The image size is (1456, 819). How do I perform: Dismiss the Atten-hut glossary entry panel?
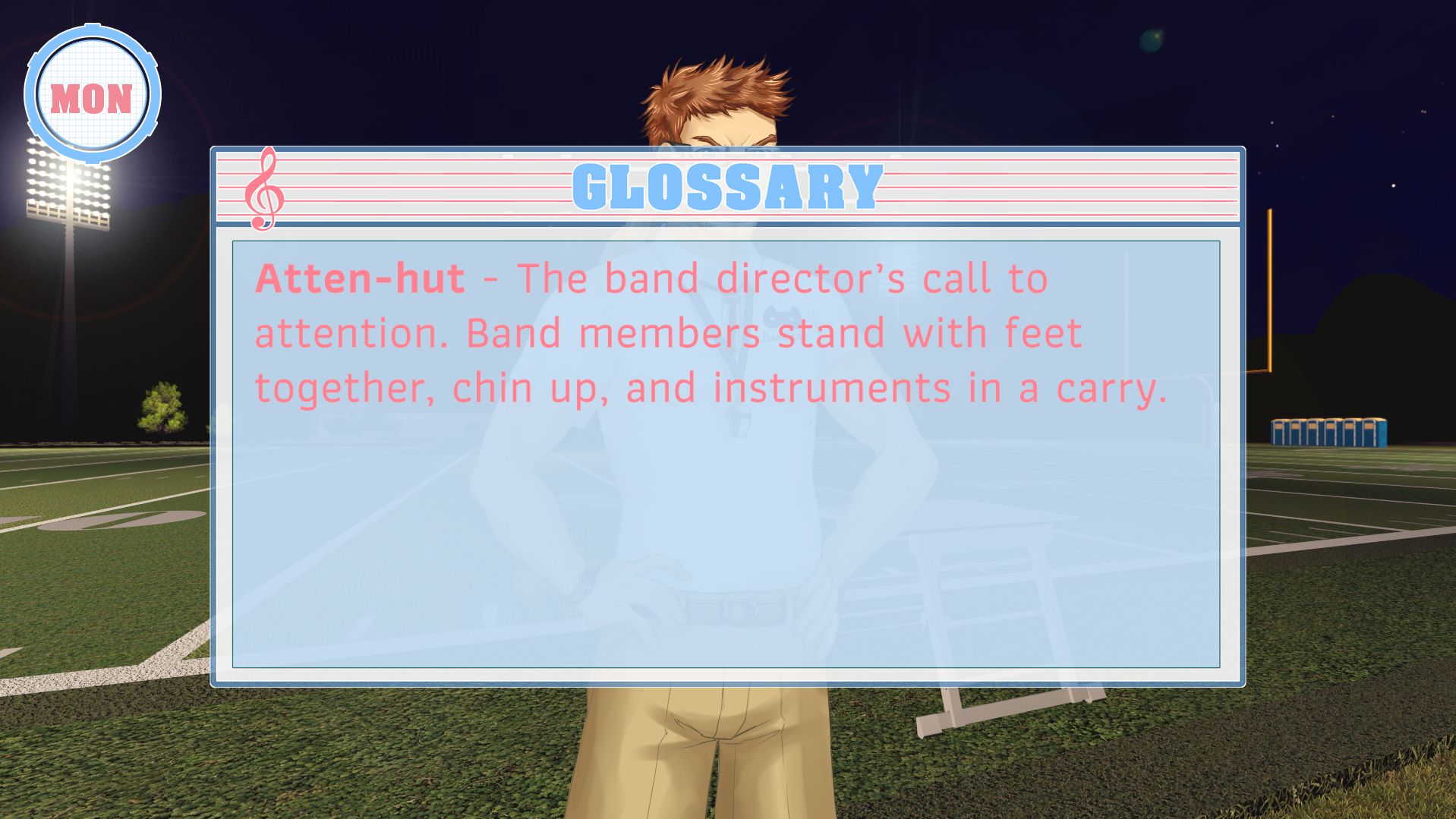[726, 454]
